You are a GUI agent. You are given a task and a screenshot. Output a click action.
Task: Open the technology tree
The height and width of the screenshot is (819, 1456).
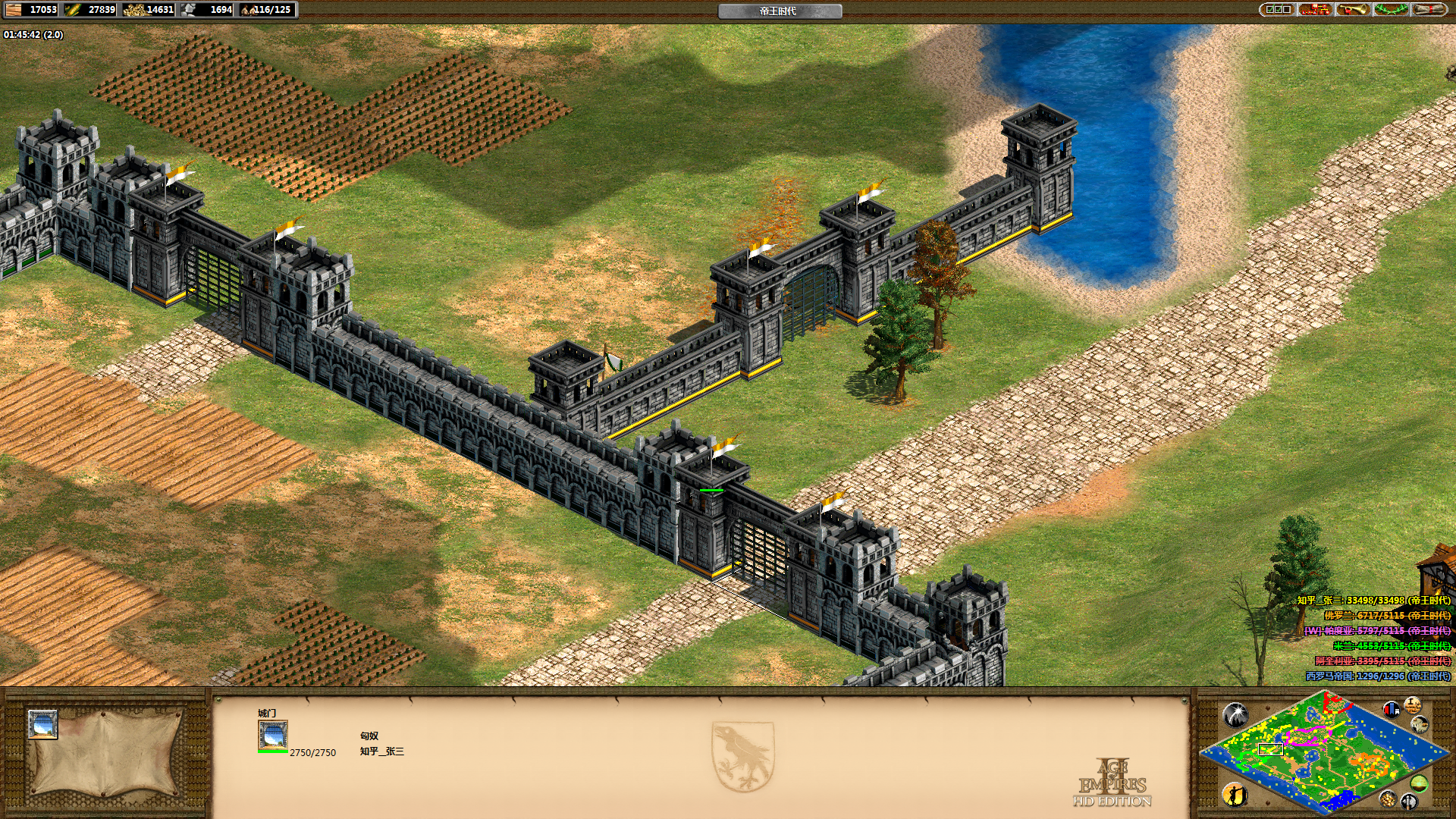pos(1316,10)
